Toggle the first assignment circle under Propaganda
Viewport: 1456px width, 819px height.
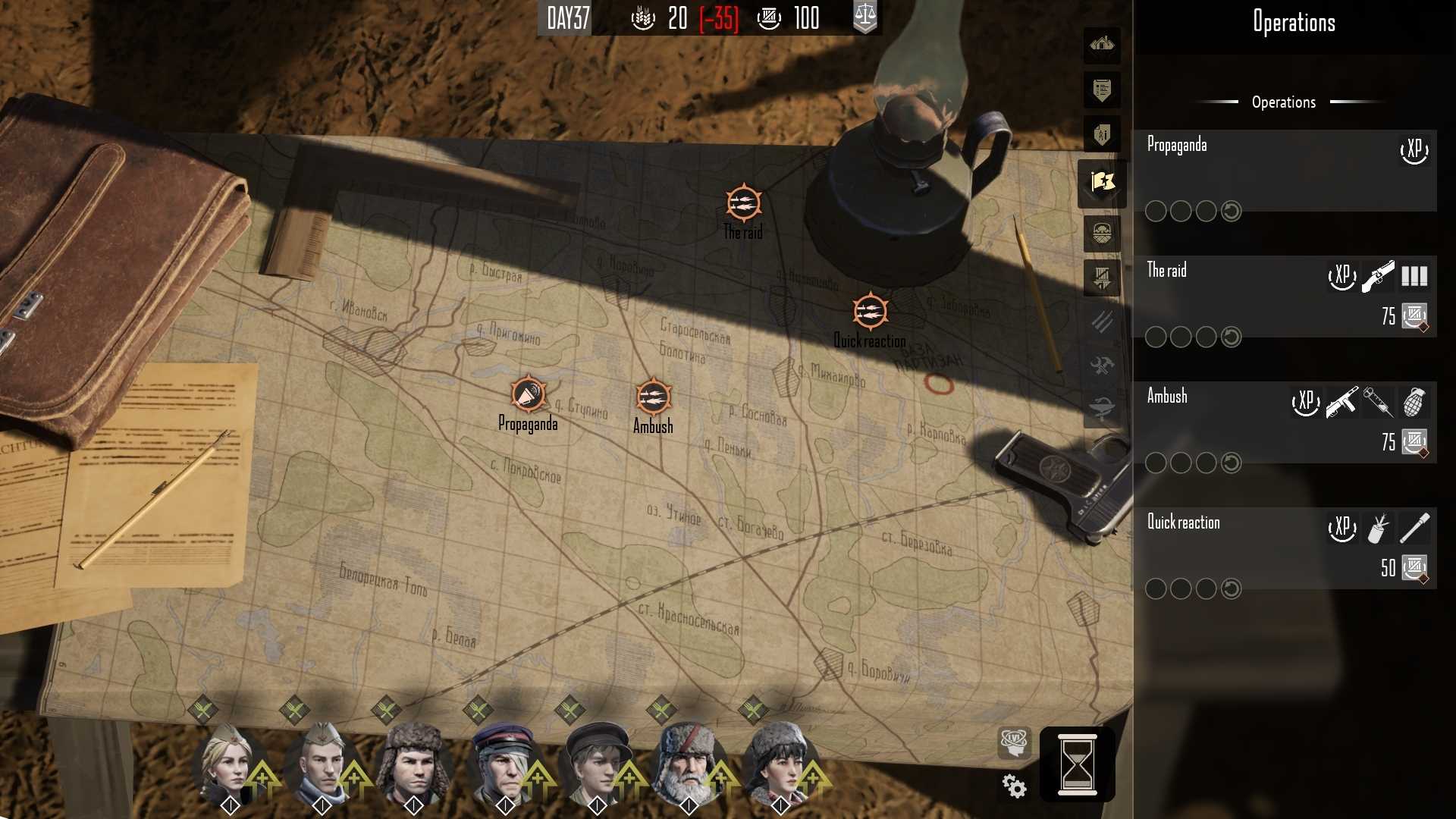coord(1156,212)
